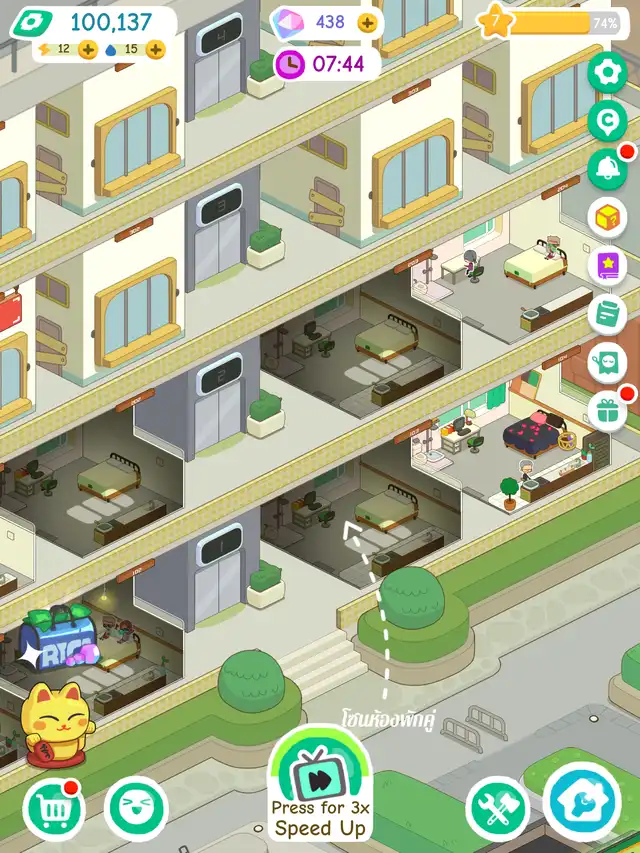Open the blue house upgrade button

(582, 803)
